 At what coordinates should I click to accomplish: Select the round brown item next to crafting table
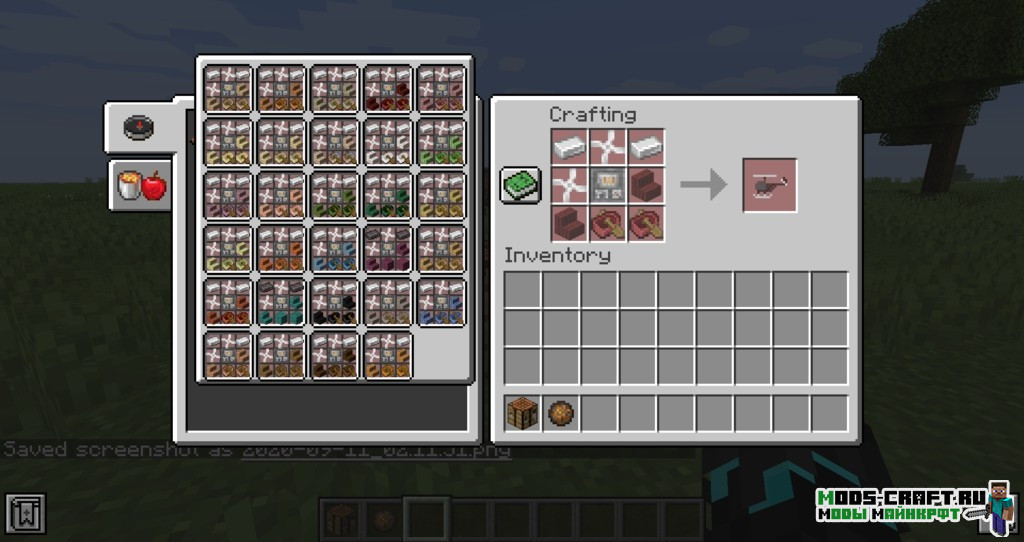tap(560, 413)
